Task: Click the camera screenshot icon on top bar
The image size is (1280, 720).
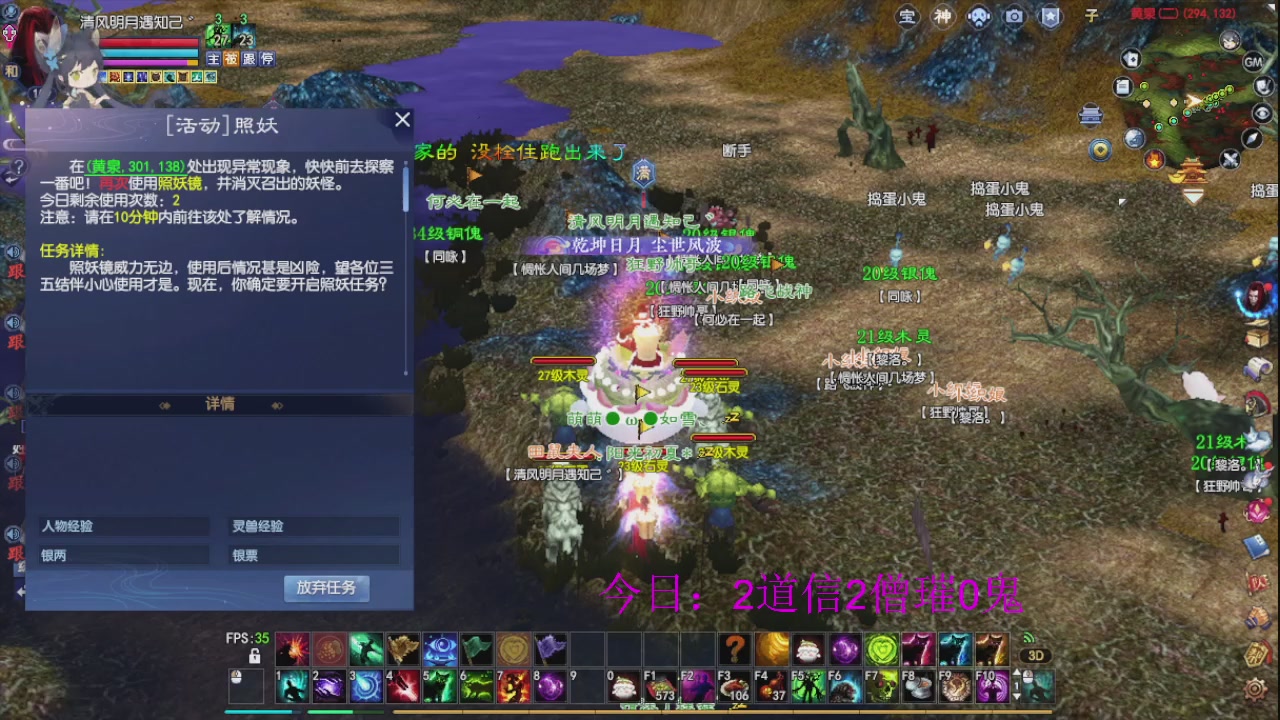Action: click(x=1014, y=16)
